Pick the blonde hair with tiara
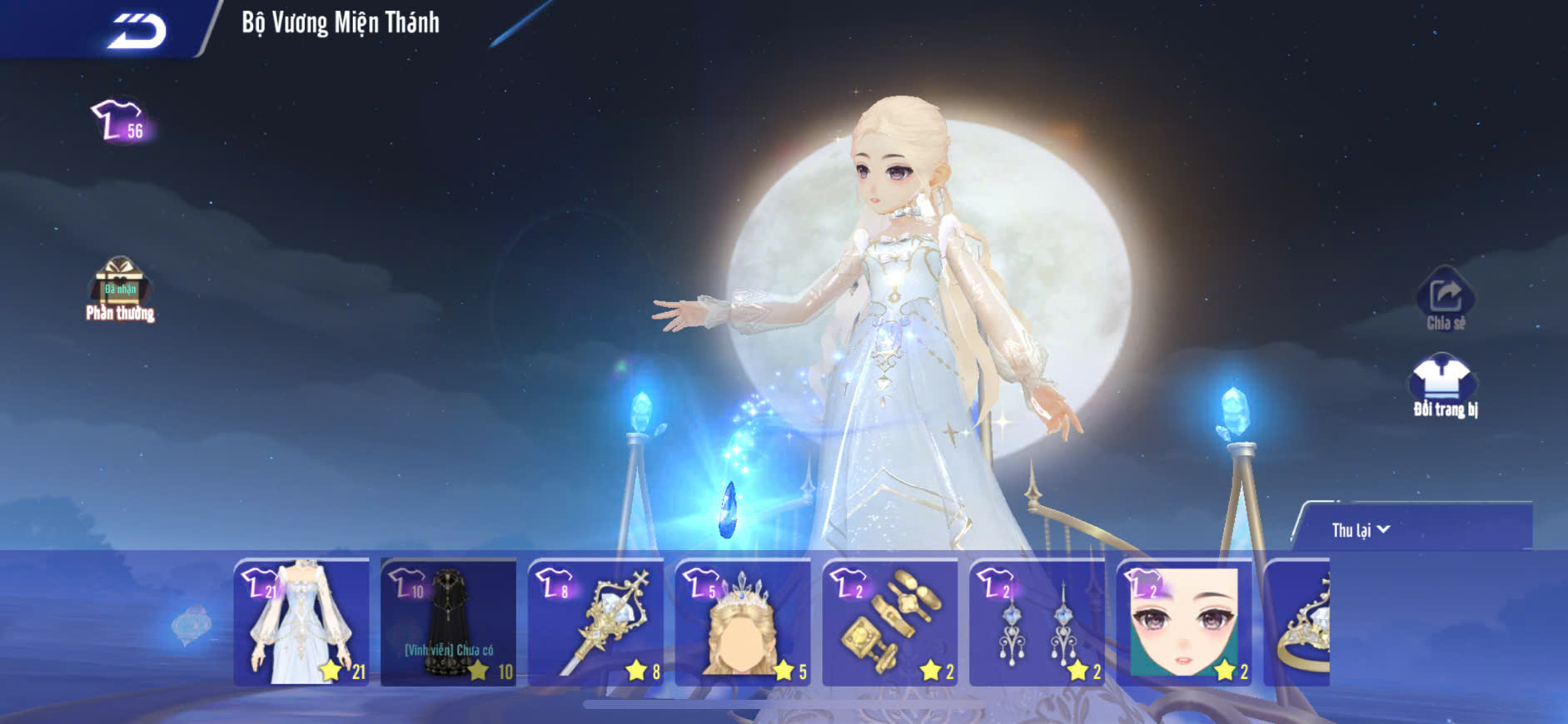Screen dimensions: 1568x724 tap(743, 622)
